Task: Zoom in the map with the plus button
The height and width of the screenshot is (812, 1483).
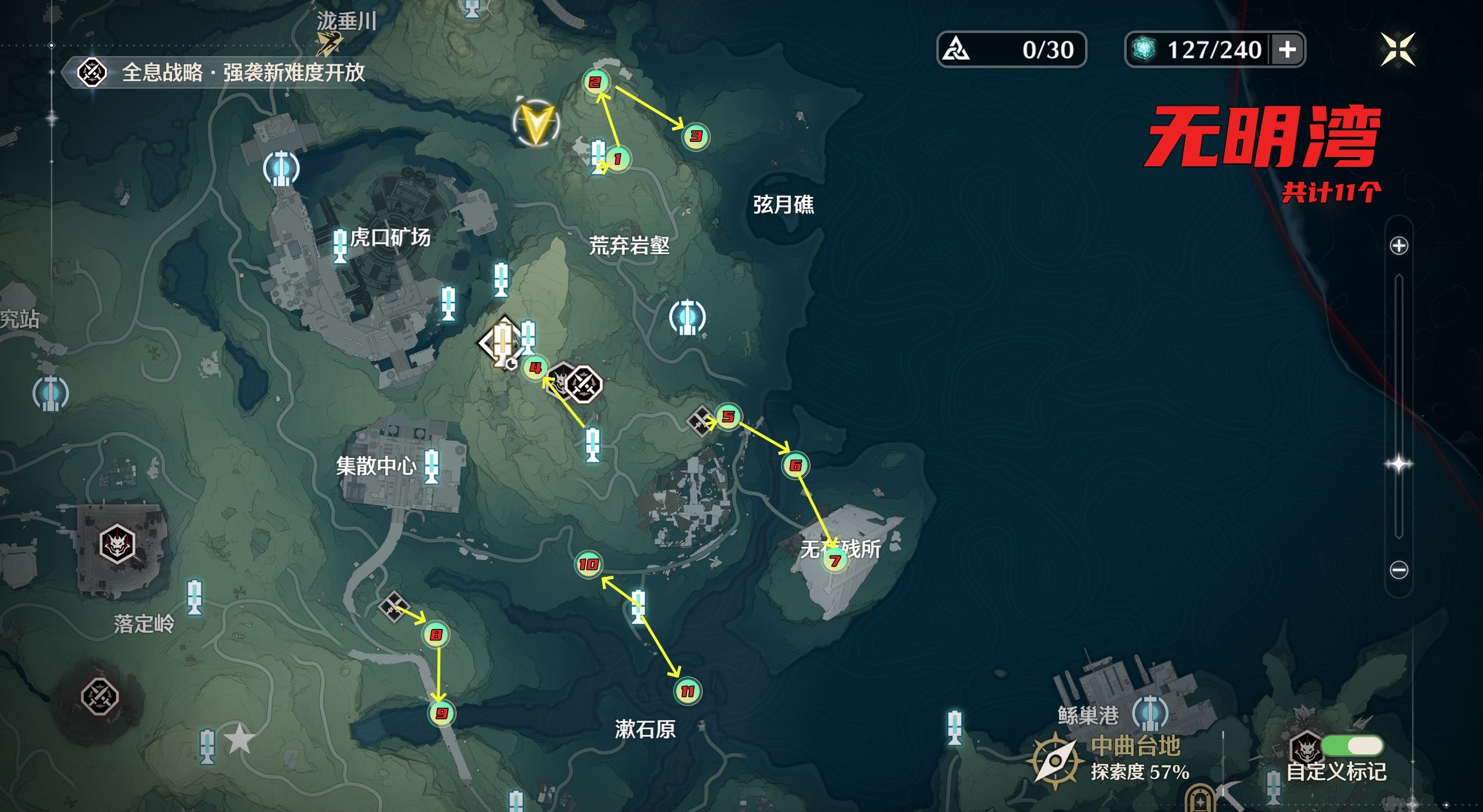Action: tap(1399, 246)
